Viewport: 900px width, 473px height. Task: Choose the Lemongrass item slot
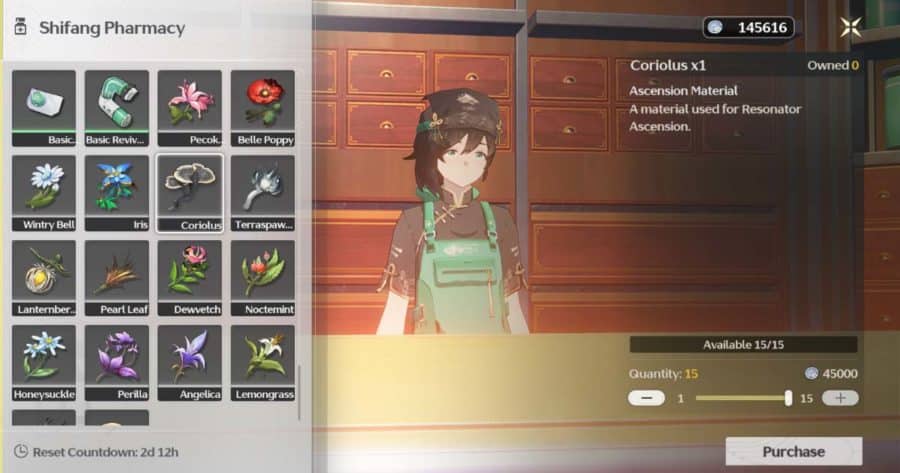click(x=263, y=362)
